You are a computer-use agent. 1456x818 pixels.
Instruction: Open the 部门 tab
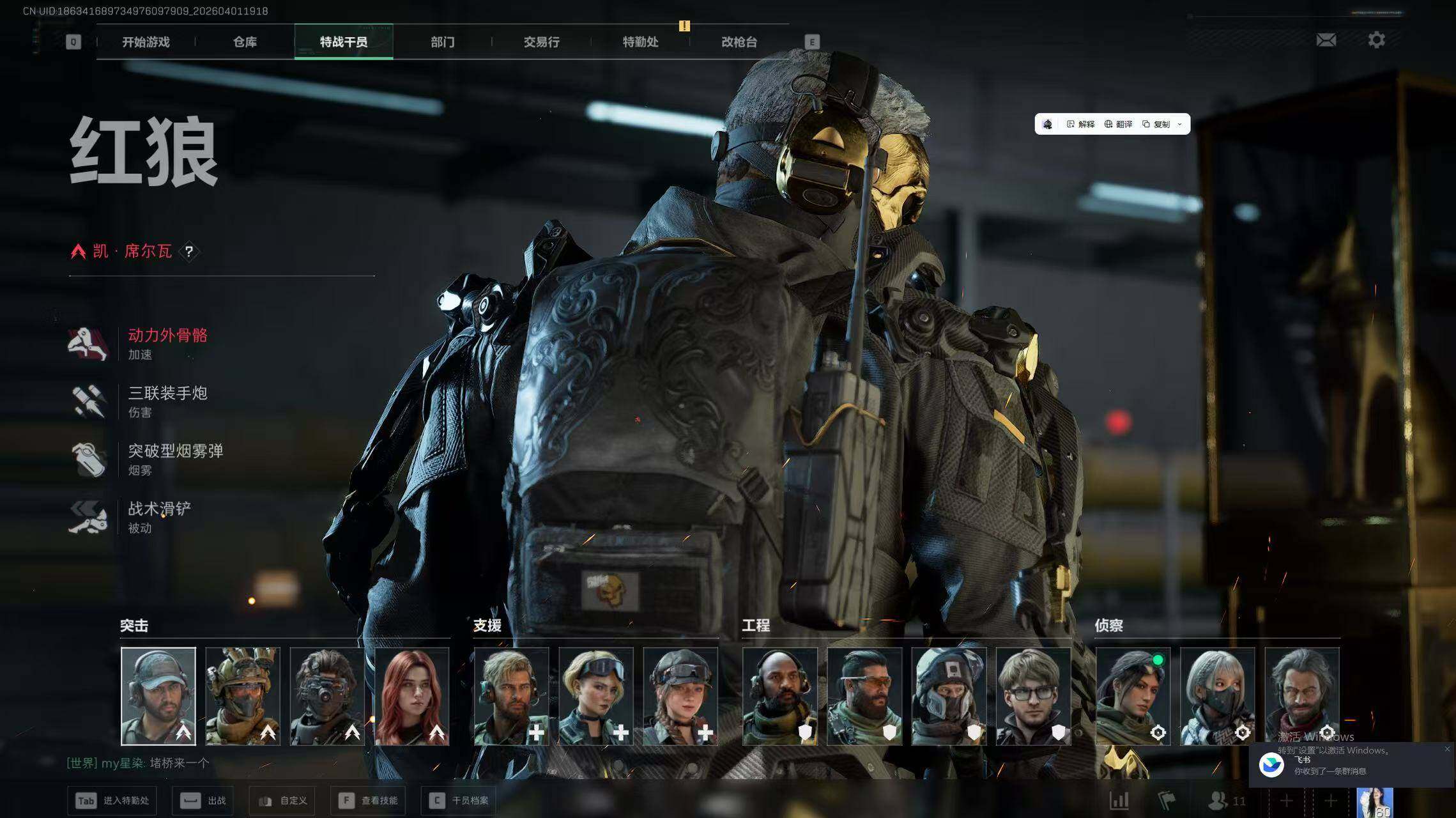pyautogui.click(x=442, y=42)
